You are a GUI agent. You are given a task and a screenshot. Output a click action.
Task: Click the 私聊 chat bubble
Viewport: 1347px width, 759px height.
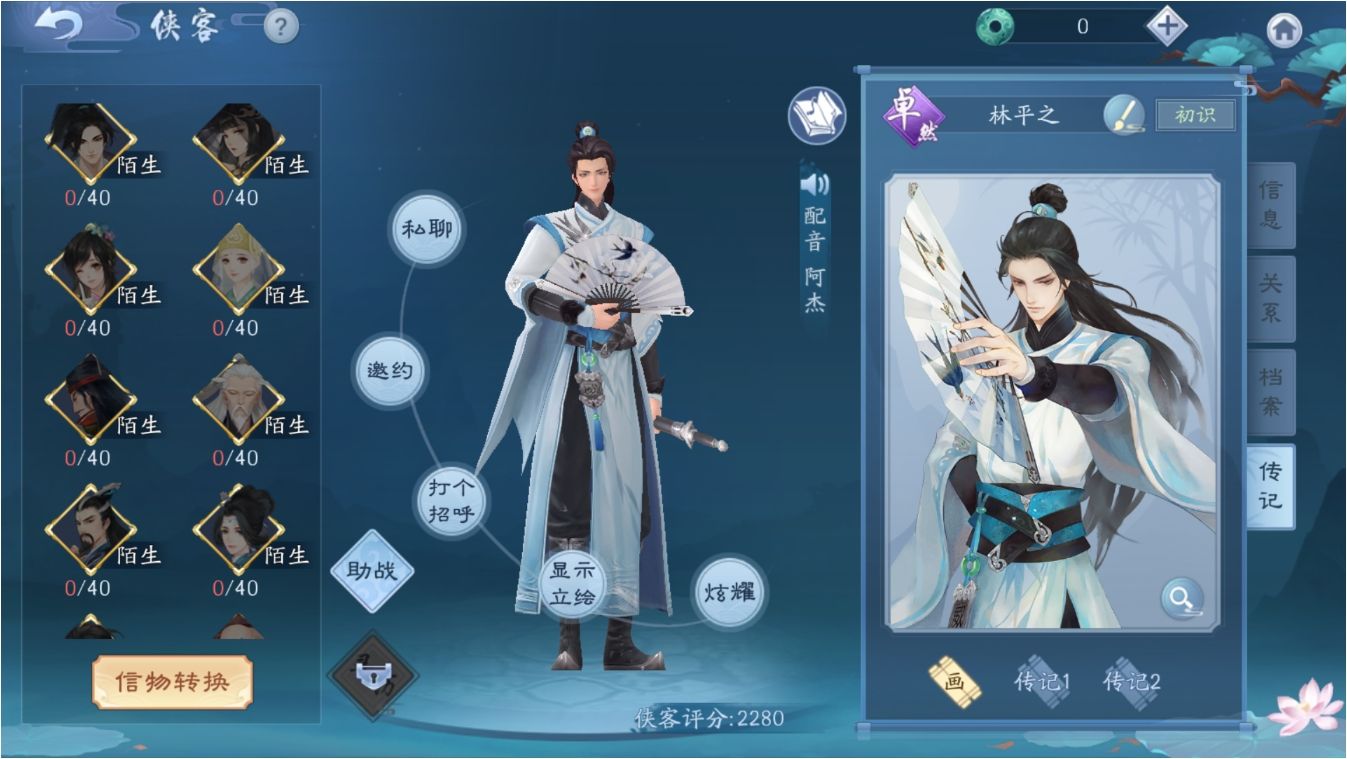pos(427,229)
